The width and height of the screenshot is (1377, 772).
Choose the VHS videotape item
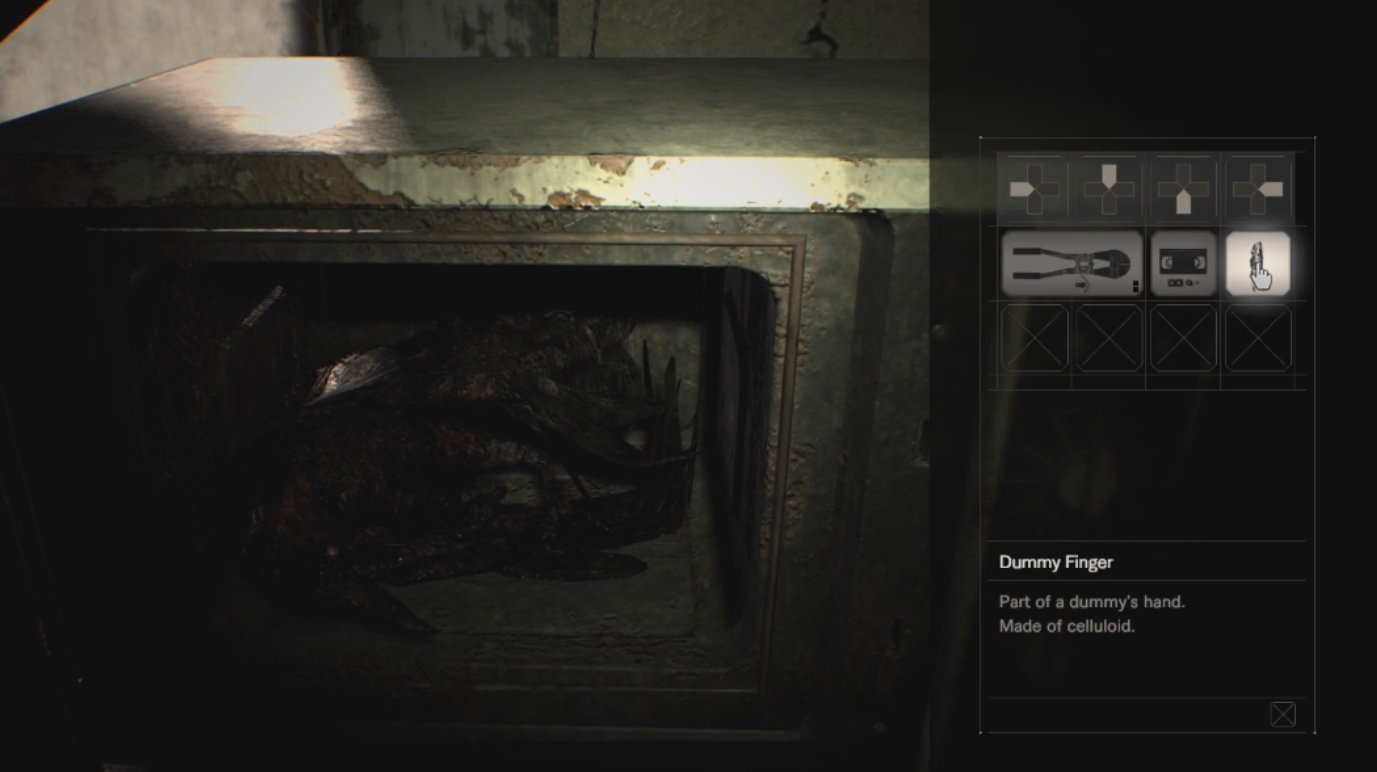pos(1184,264)
